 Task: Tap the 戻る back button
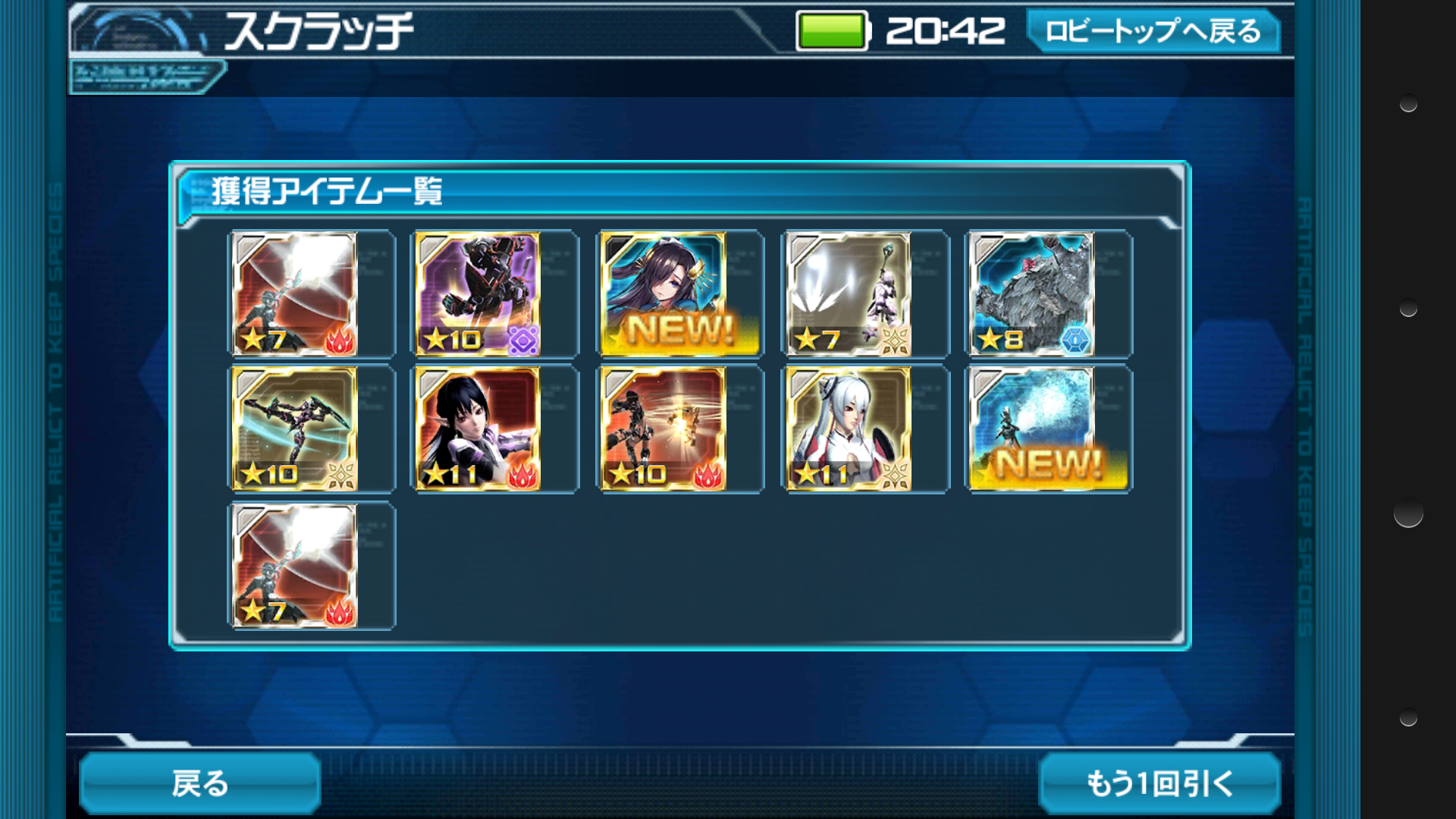(199, 783)
